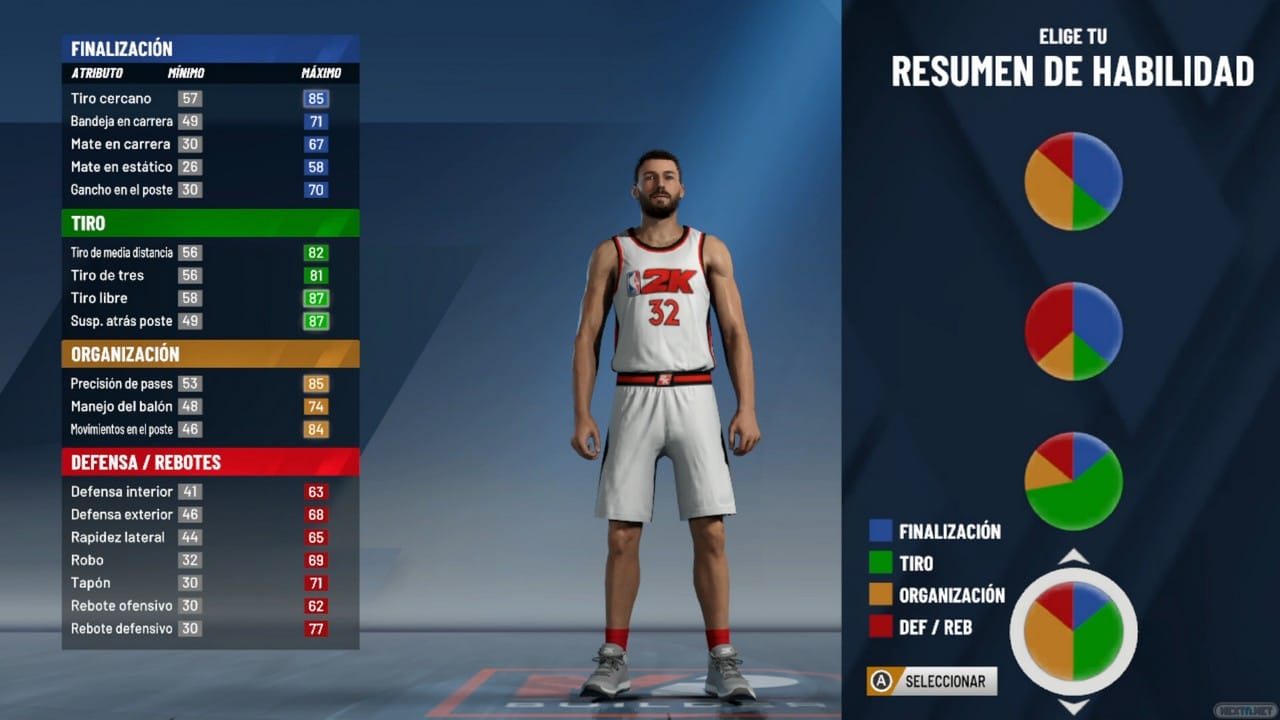Screen dimensions: 1280x720
Task: Choose the evenly balanced four-color pie chart
Action: [x=1073, y=181]
